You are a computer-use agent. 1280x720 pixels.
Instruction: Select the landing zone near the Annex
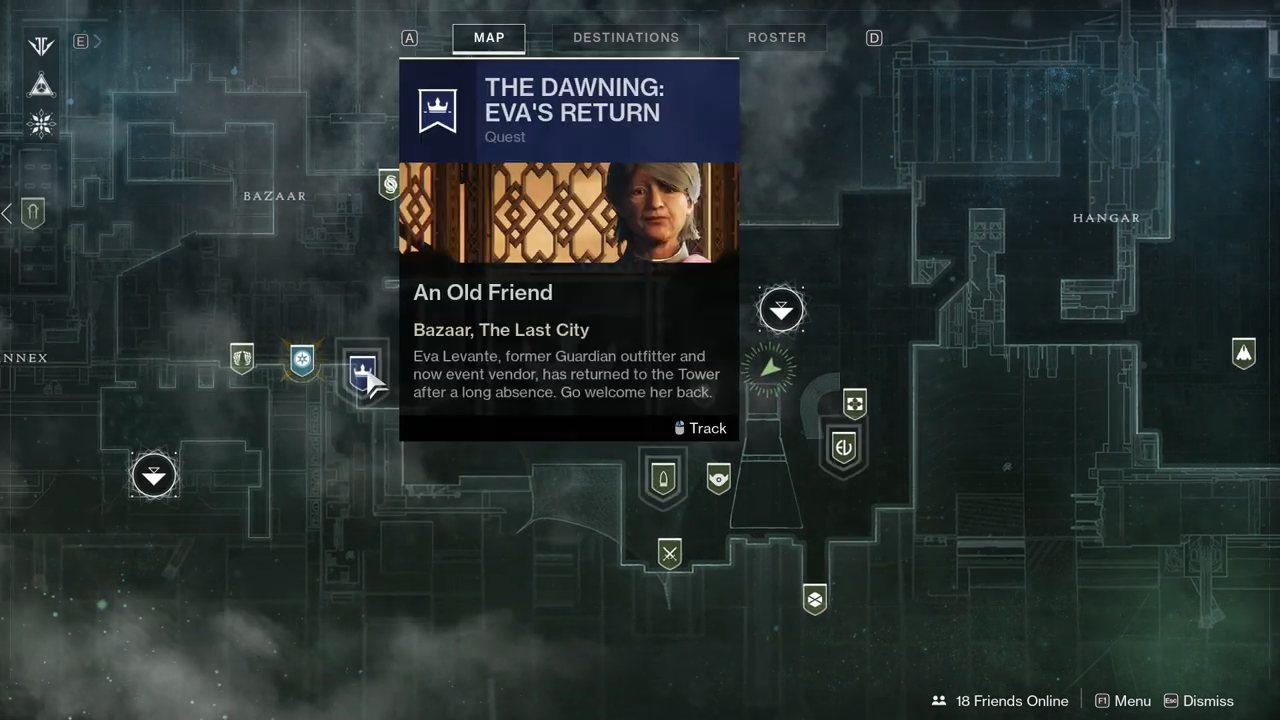pyautogui.click(x=154, y=476)
